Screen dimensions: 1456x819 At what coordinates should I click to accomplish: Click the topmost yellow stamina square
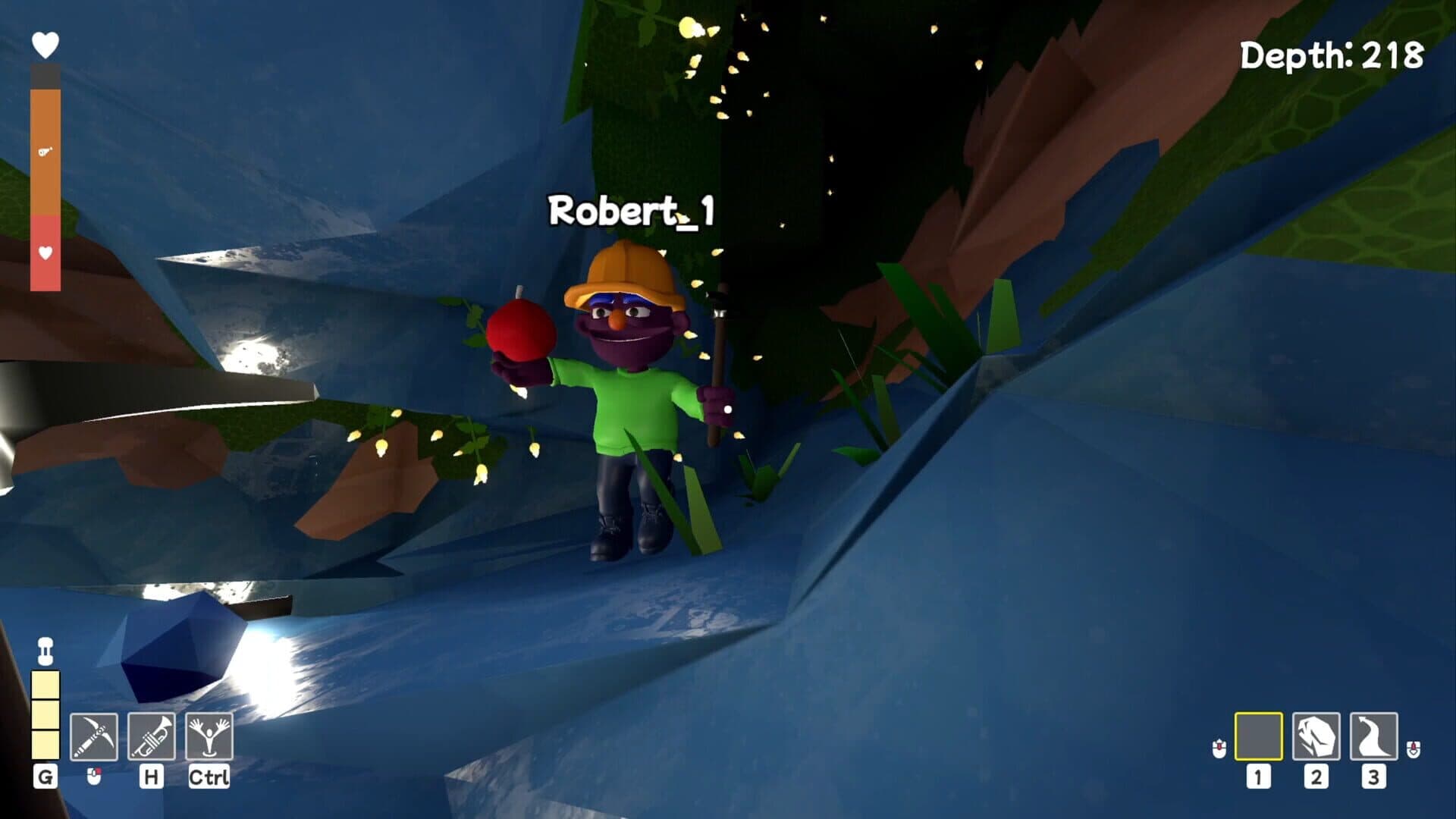click(x=46, y=685)
